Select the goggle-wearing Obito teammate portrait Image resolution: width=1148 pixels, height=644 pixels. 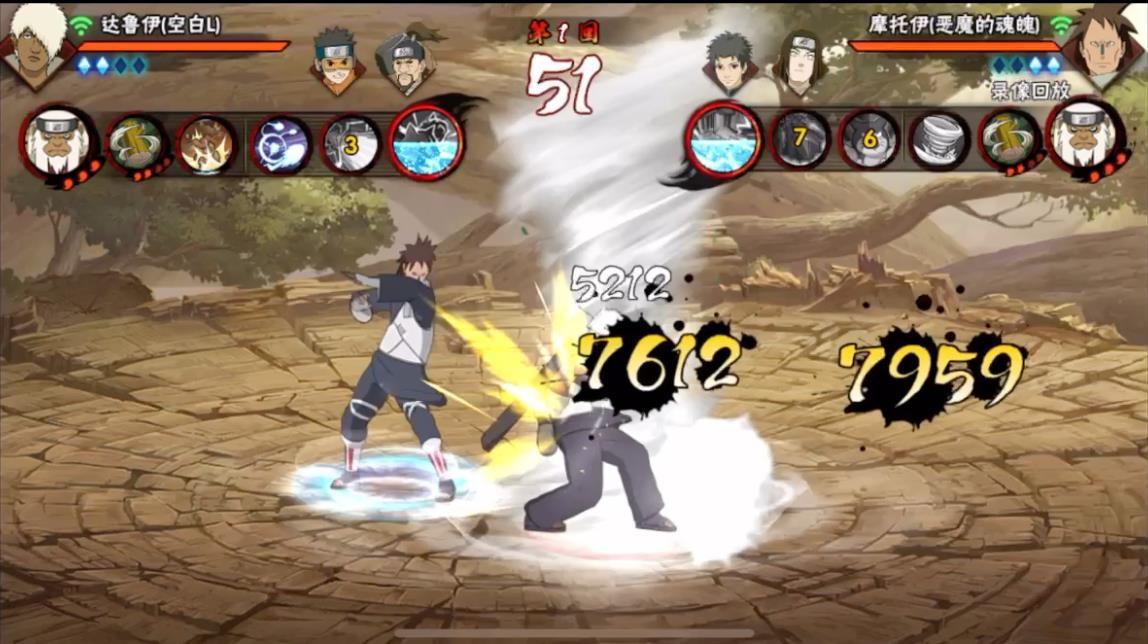point(337,60)
